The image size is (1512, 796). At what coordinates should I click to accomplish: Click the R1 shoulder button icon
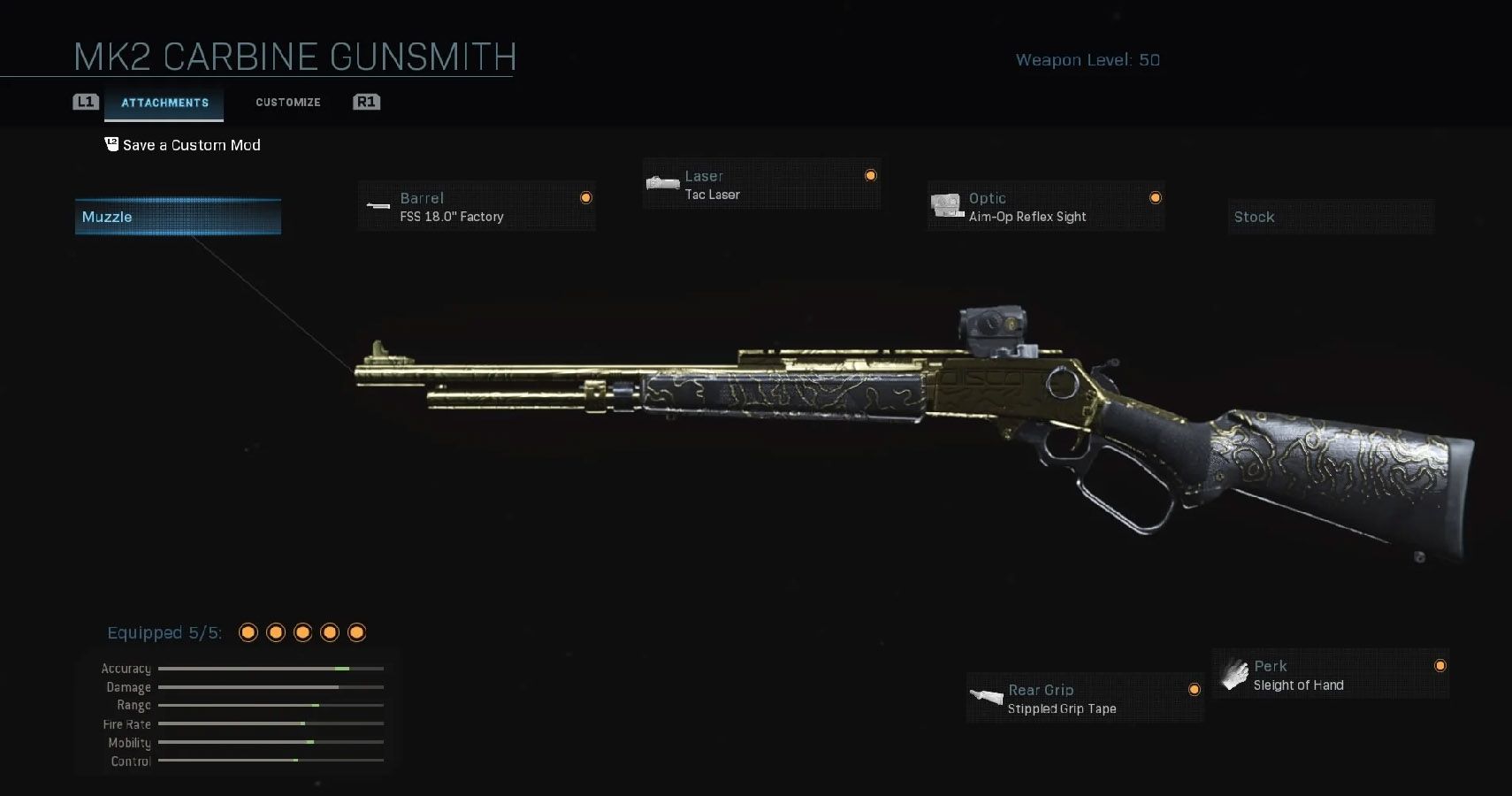(366, 102)
